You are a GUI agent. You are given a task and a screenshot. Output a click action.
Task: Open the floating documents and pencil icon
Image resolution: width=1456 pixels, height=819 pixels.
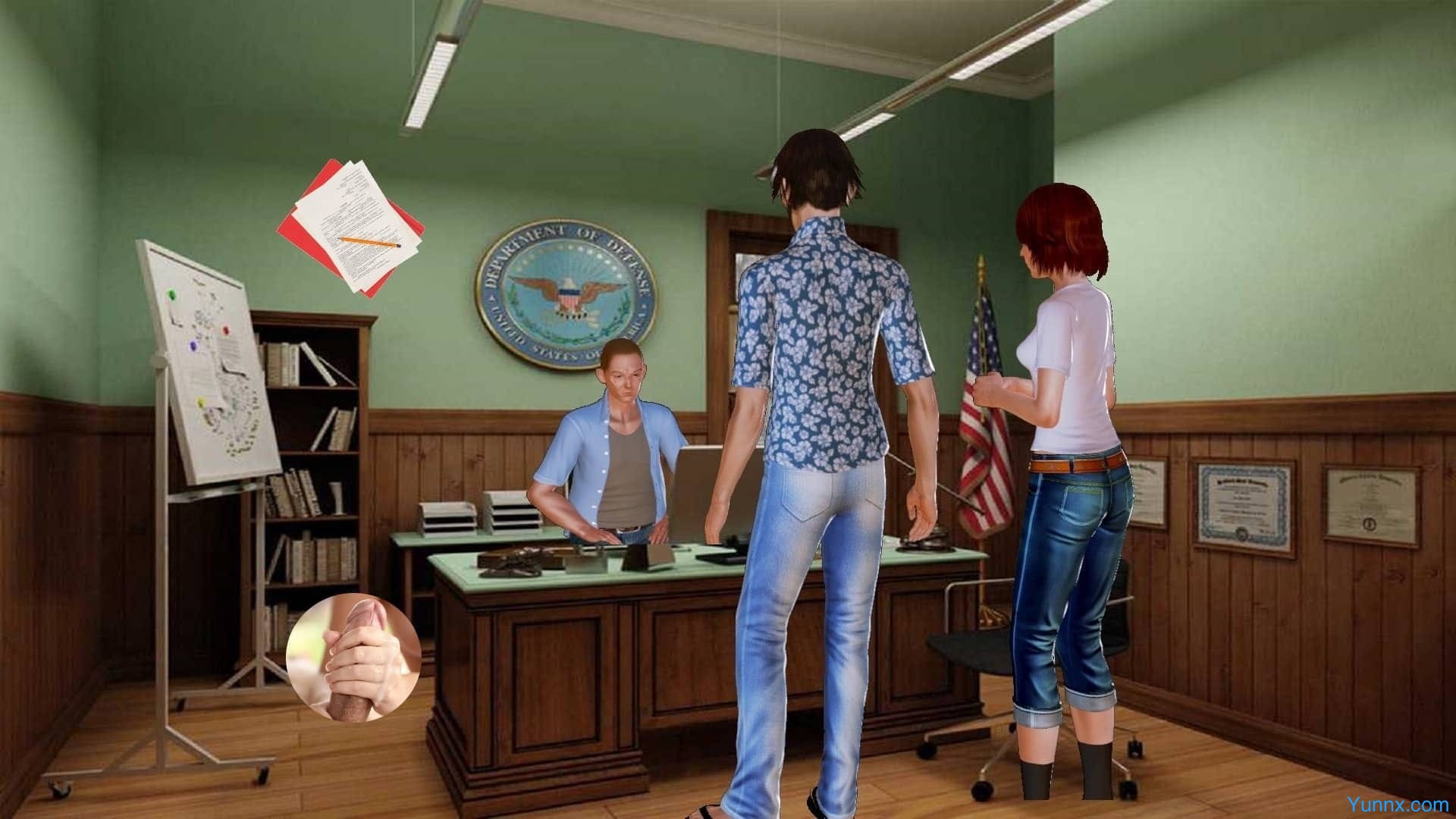point(351,227)
